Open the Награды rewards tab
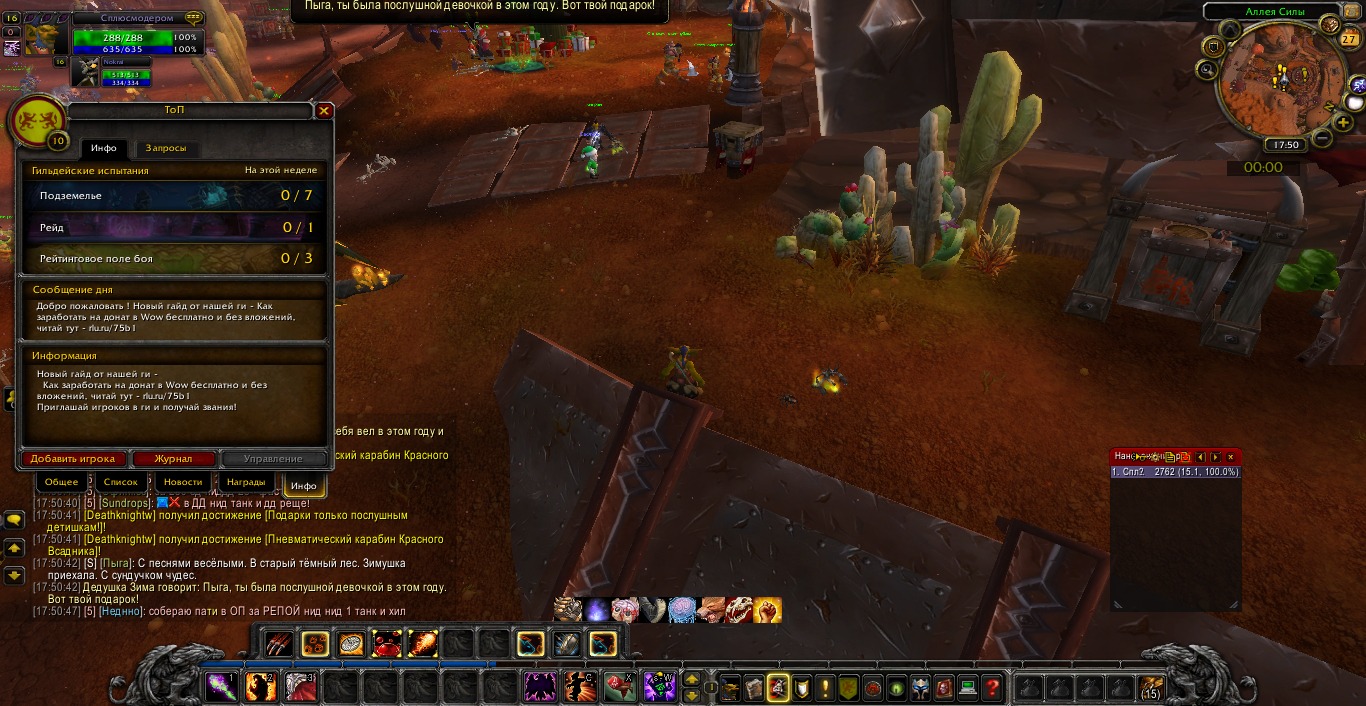The image size is (1366, 706). coord(246,482)
